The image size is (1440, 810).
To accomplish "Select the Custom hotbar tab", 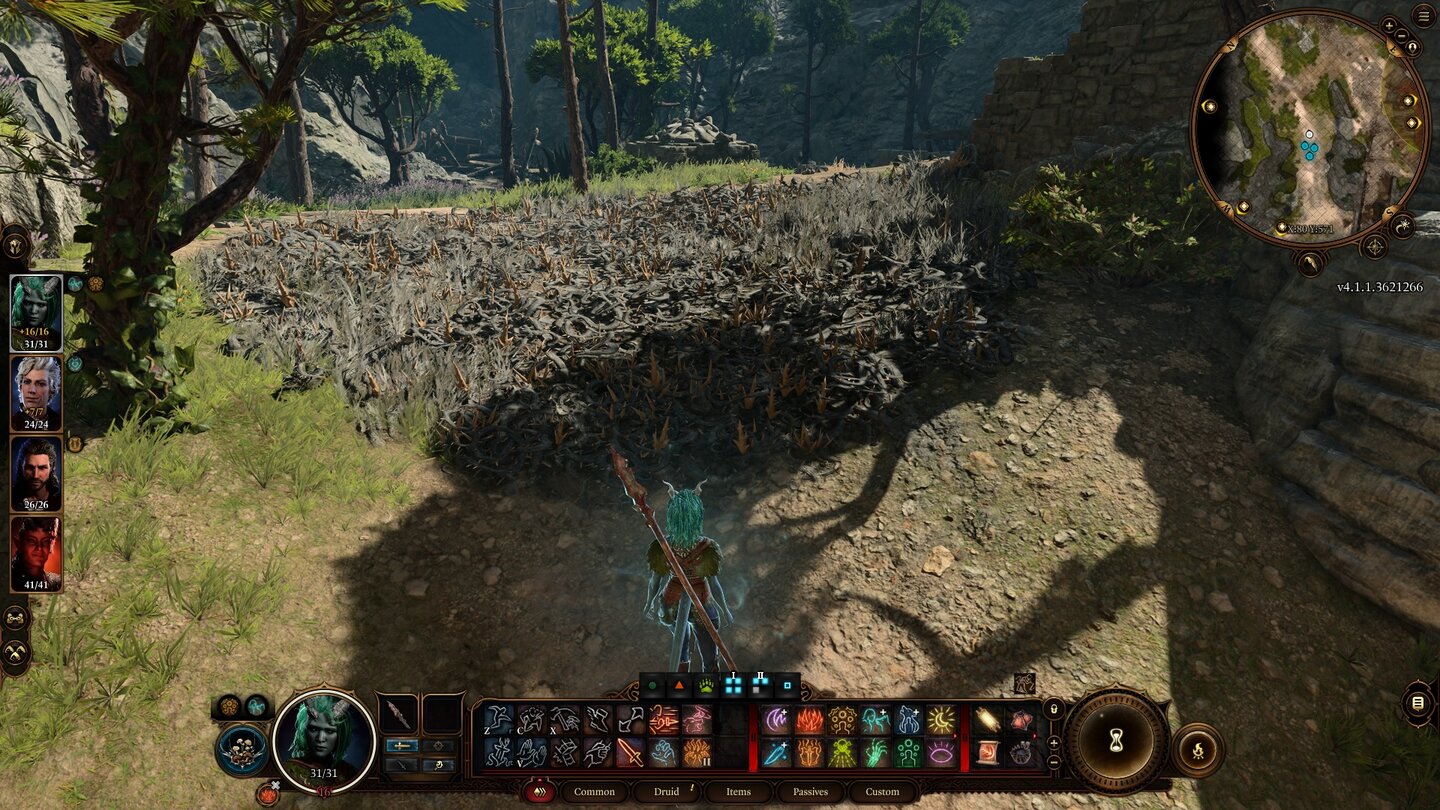I will (882, 792).
